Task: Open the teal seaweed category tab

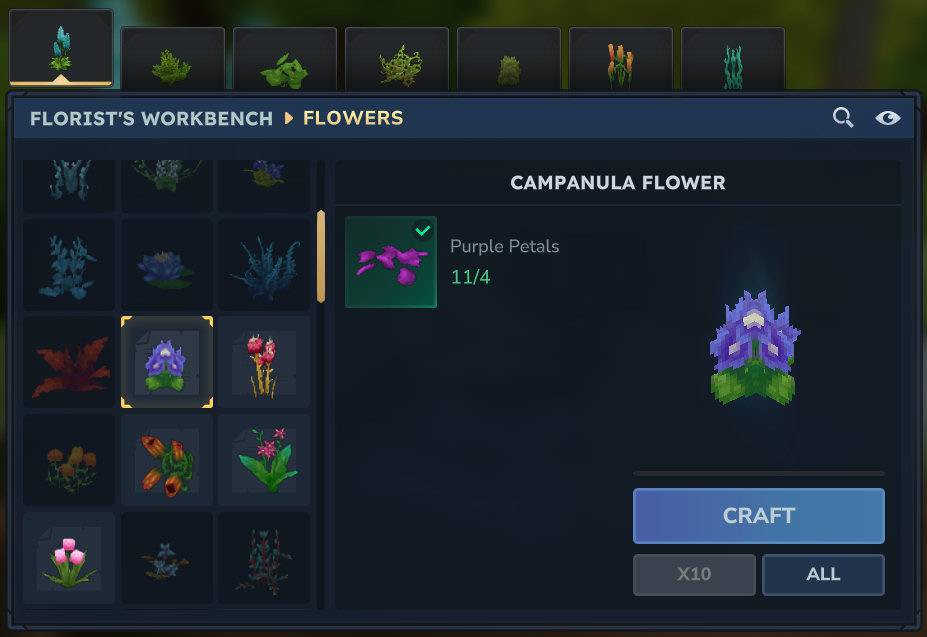Action: point(733,62)
